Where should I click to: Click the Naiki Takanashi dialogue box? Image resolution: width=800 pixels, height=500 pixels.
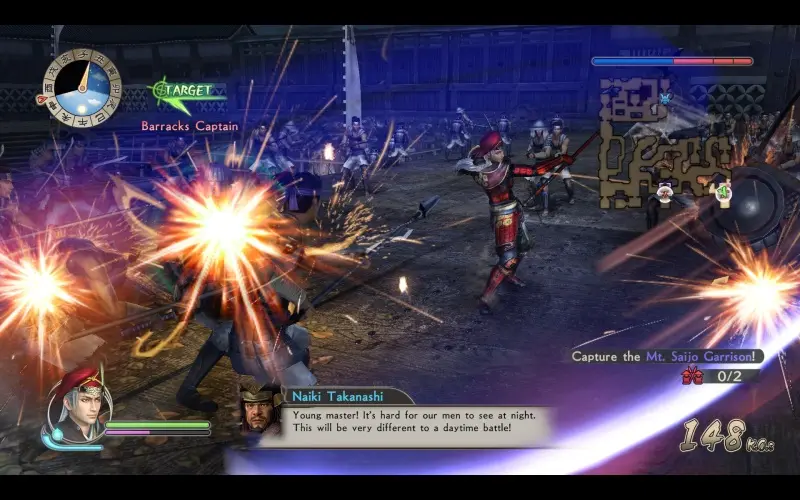pos(417,420)
